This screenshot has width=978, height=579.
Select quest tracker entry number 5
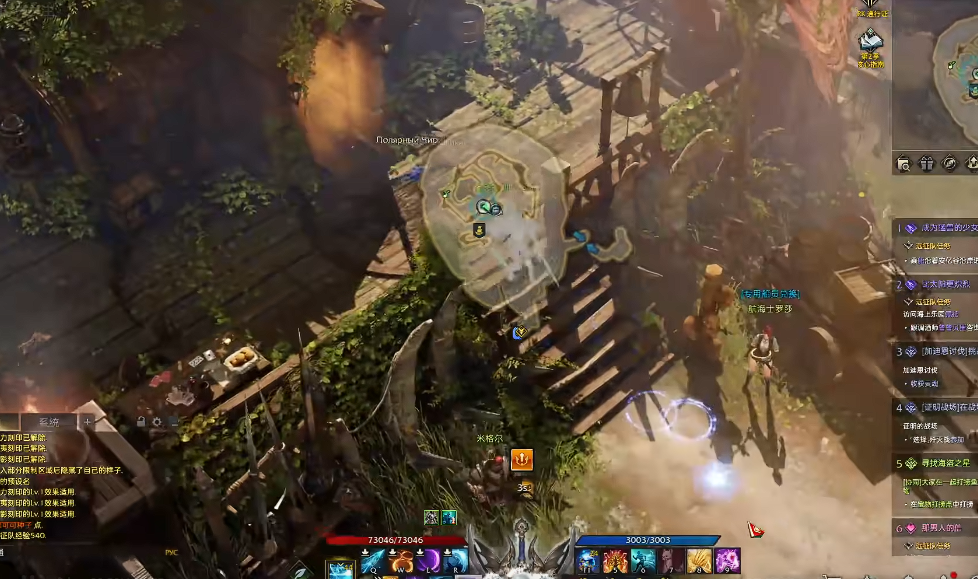[933, 463]
